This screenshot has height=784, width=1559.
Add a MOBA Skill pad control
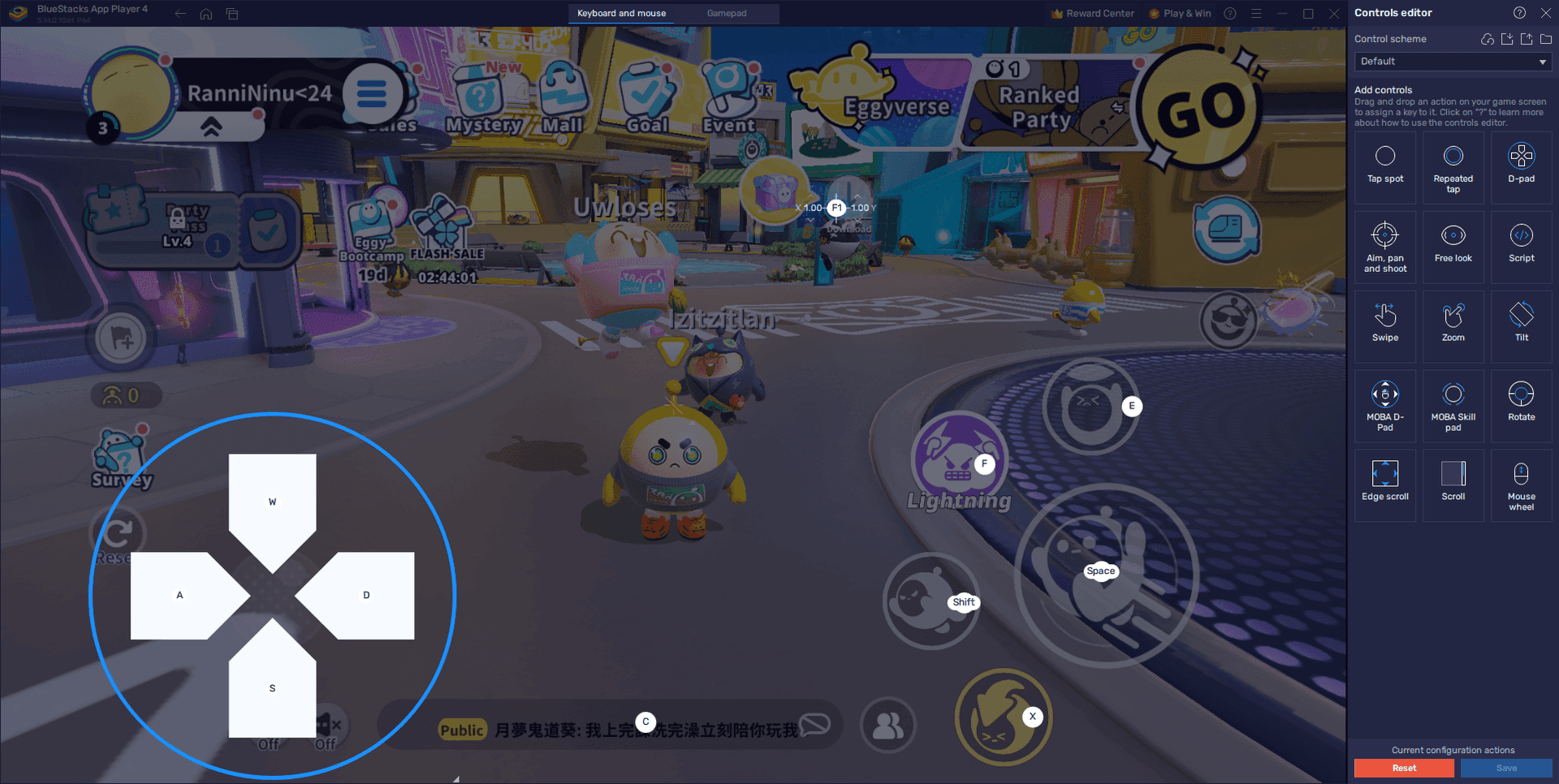click(x=1453, y=405)
